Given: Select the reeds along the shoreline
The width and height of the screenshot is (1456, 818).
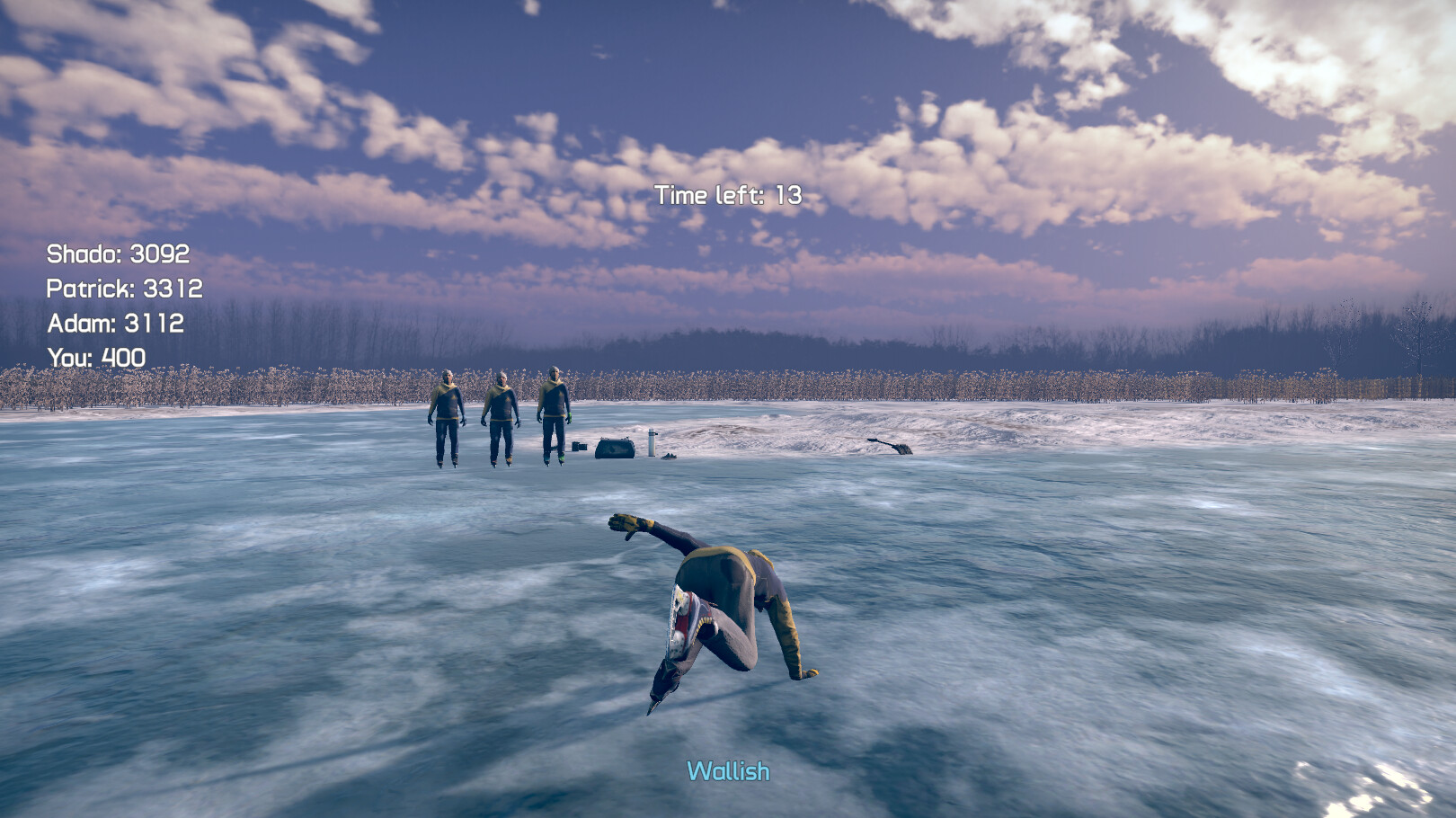Looking at the screenshot, I should click(x=270, y=382).
